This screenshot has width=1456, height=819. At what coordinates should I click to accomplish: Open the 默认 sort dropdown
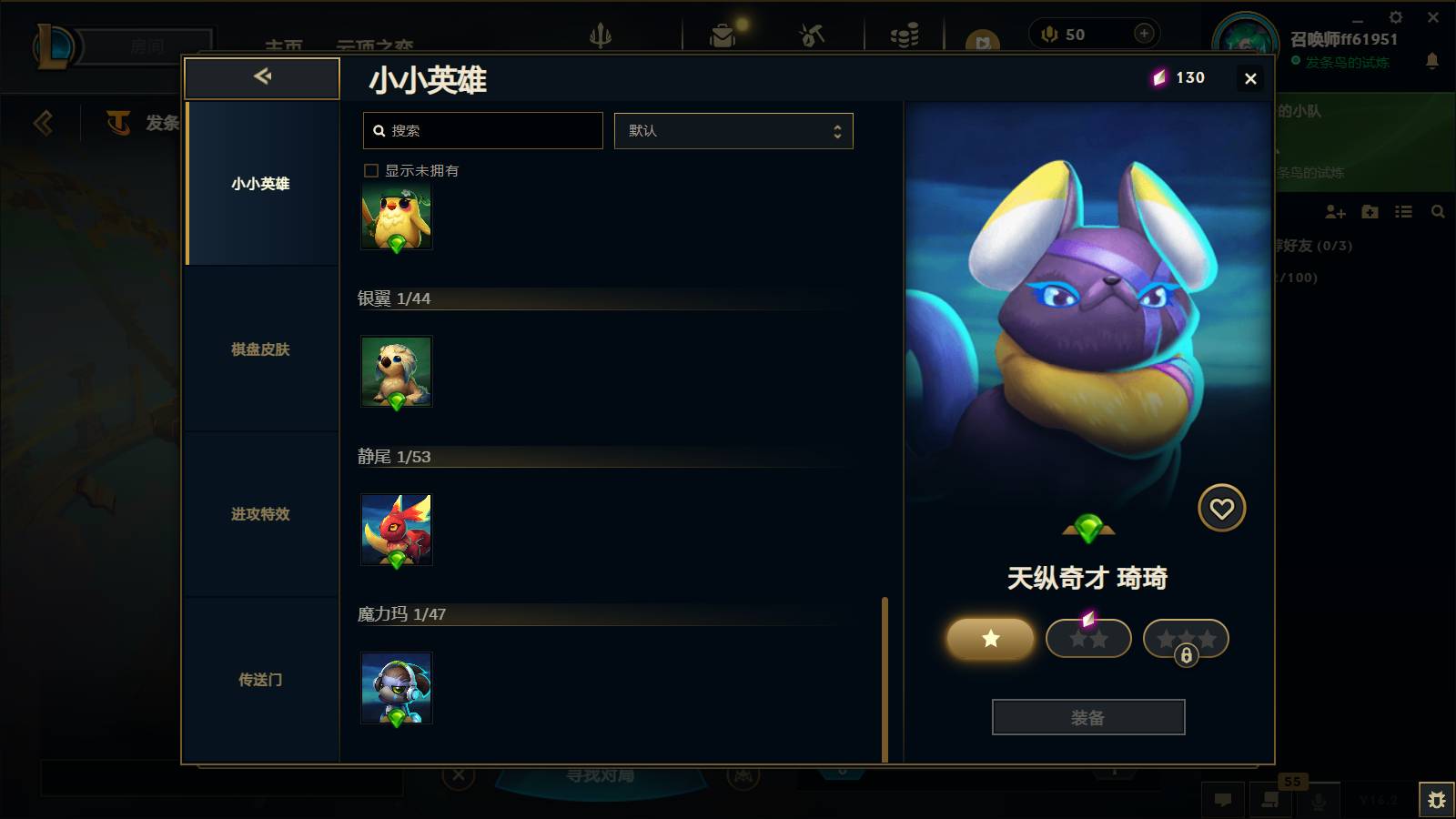tap(733, 130)
